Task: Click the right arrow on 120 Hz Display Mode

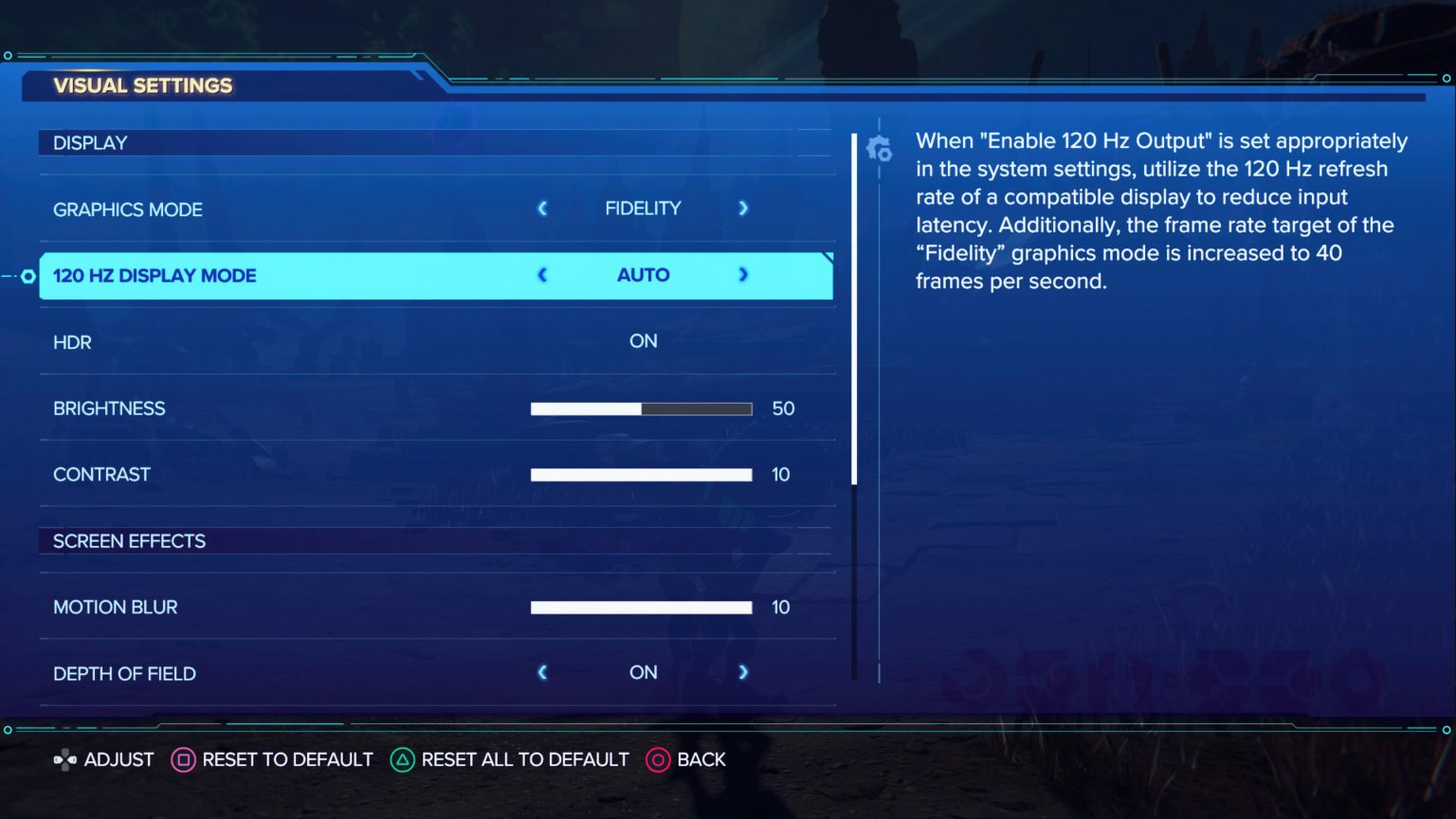Action: coord(743,275)
